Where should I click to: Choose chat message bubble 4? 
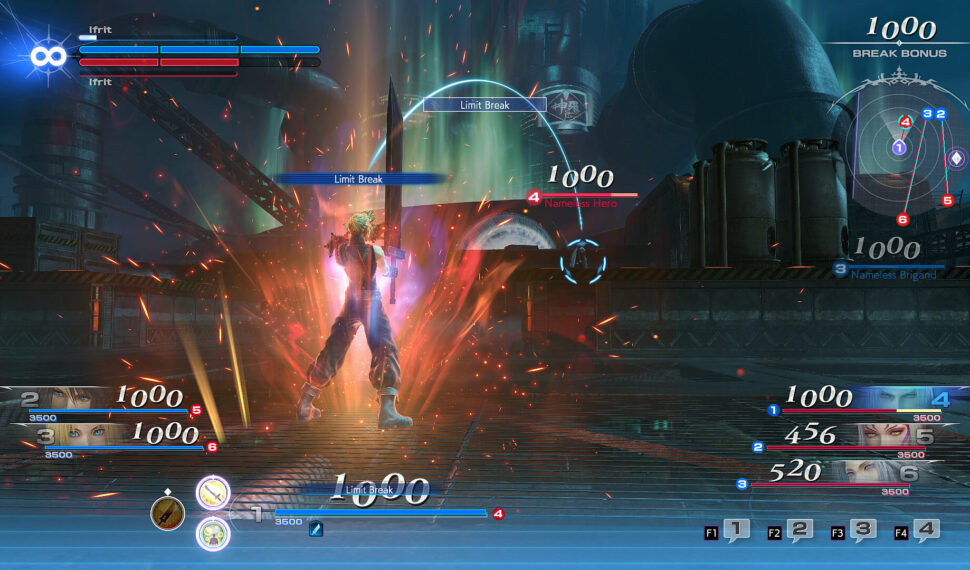click(x=927, y=531)
